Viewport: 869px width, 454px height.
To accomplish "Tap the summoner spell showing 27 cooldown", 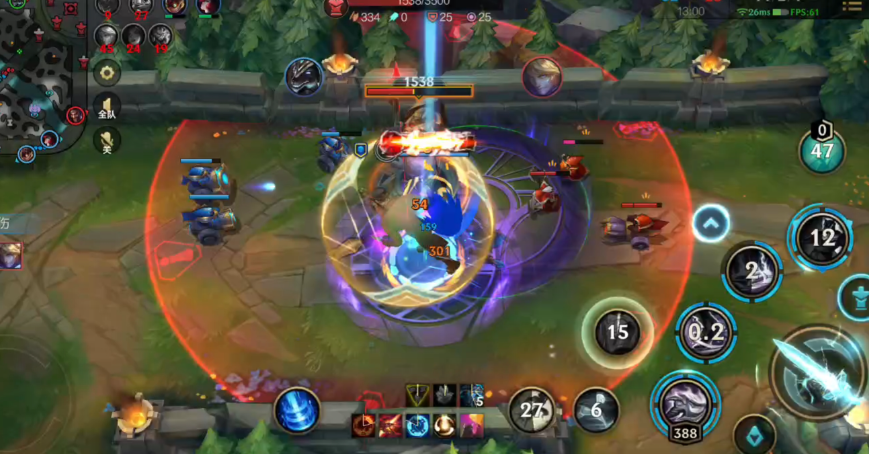I will click(x=532, y=410).
